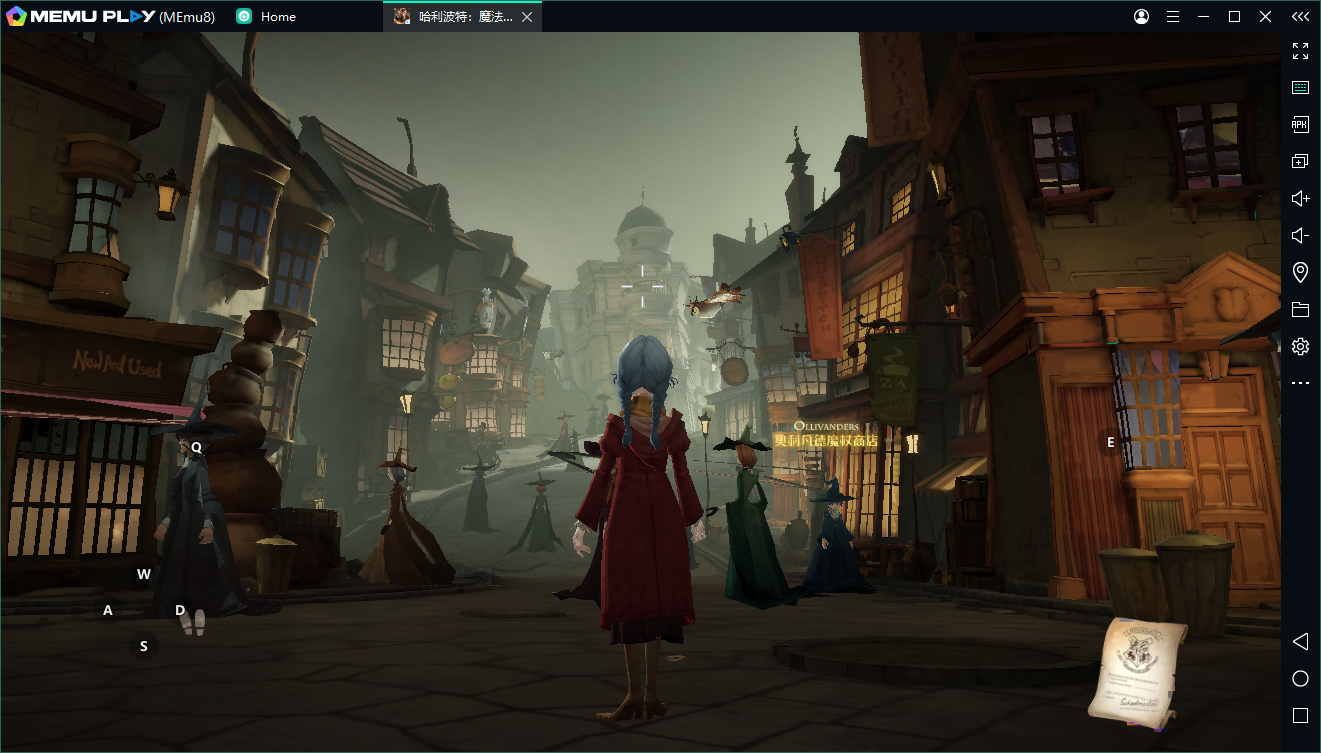
Task: Open the emulator settings gear
Action: [1300, 347]
